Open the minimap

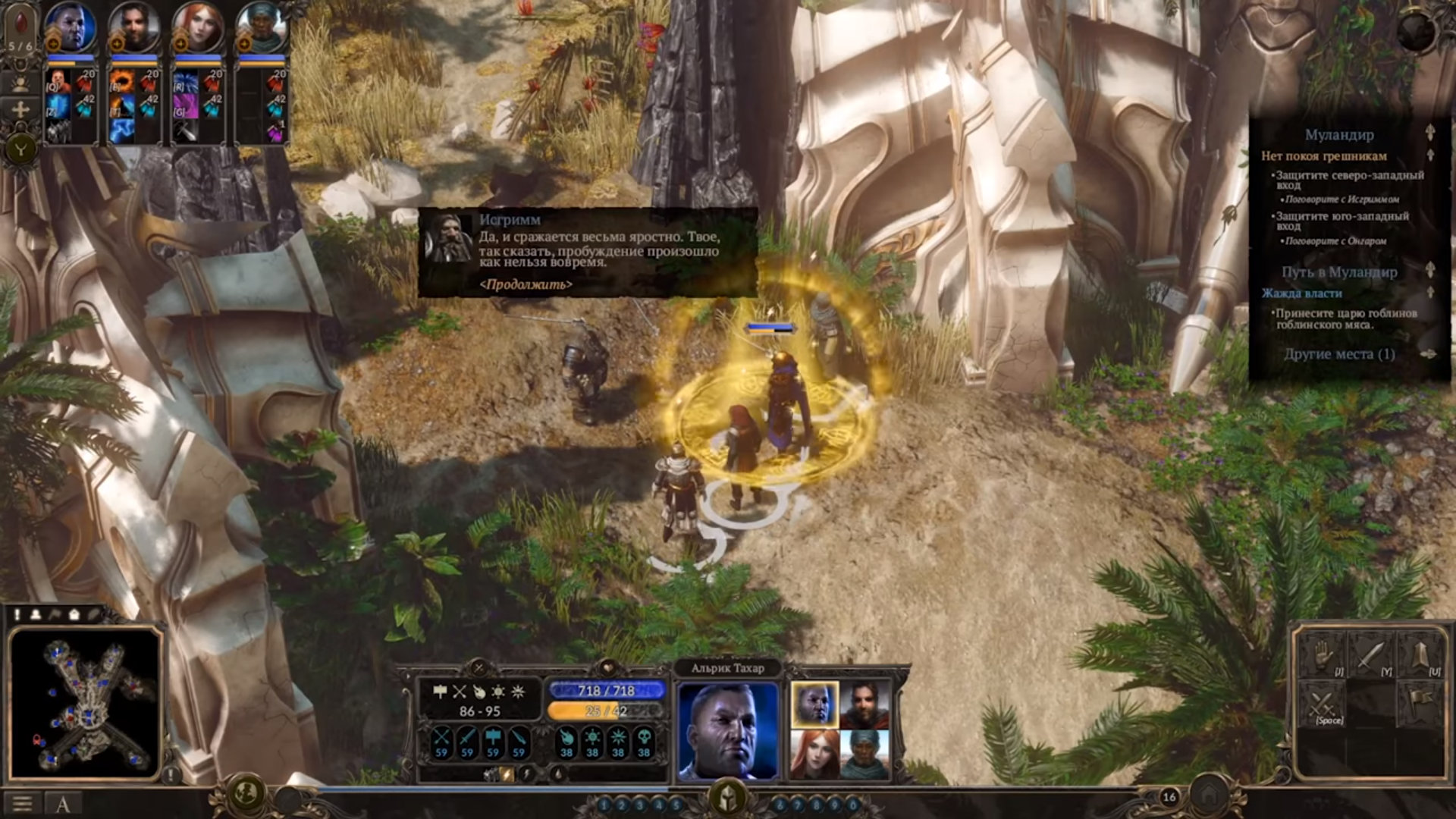pyautogui.click(x=85, y=703)
